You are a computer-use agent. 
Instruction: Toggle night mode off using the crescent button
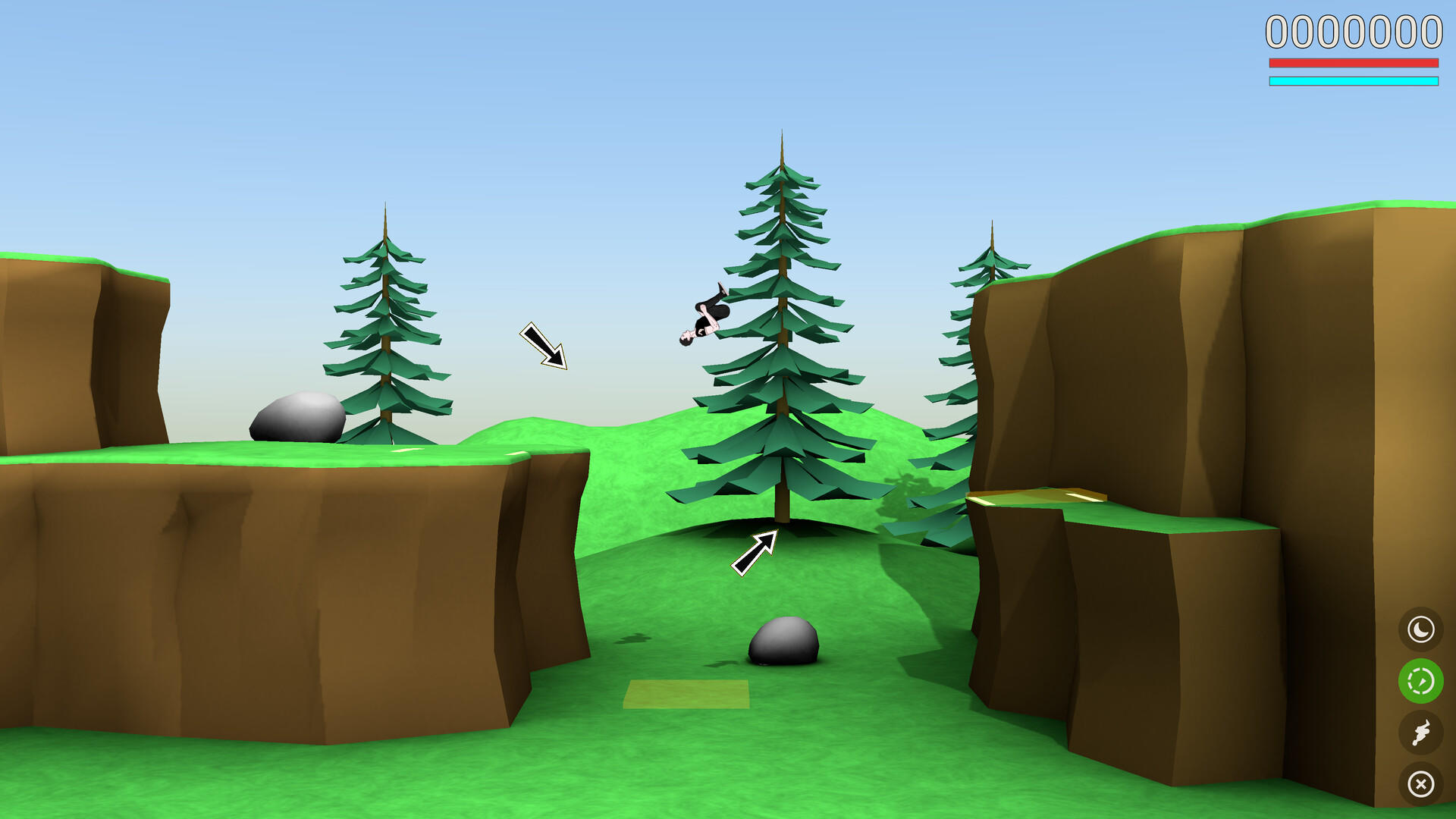[x=1421, y=629]
